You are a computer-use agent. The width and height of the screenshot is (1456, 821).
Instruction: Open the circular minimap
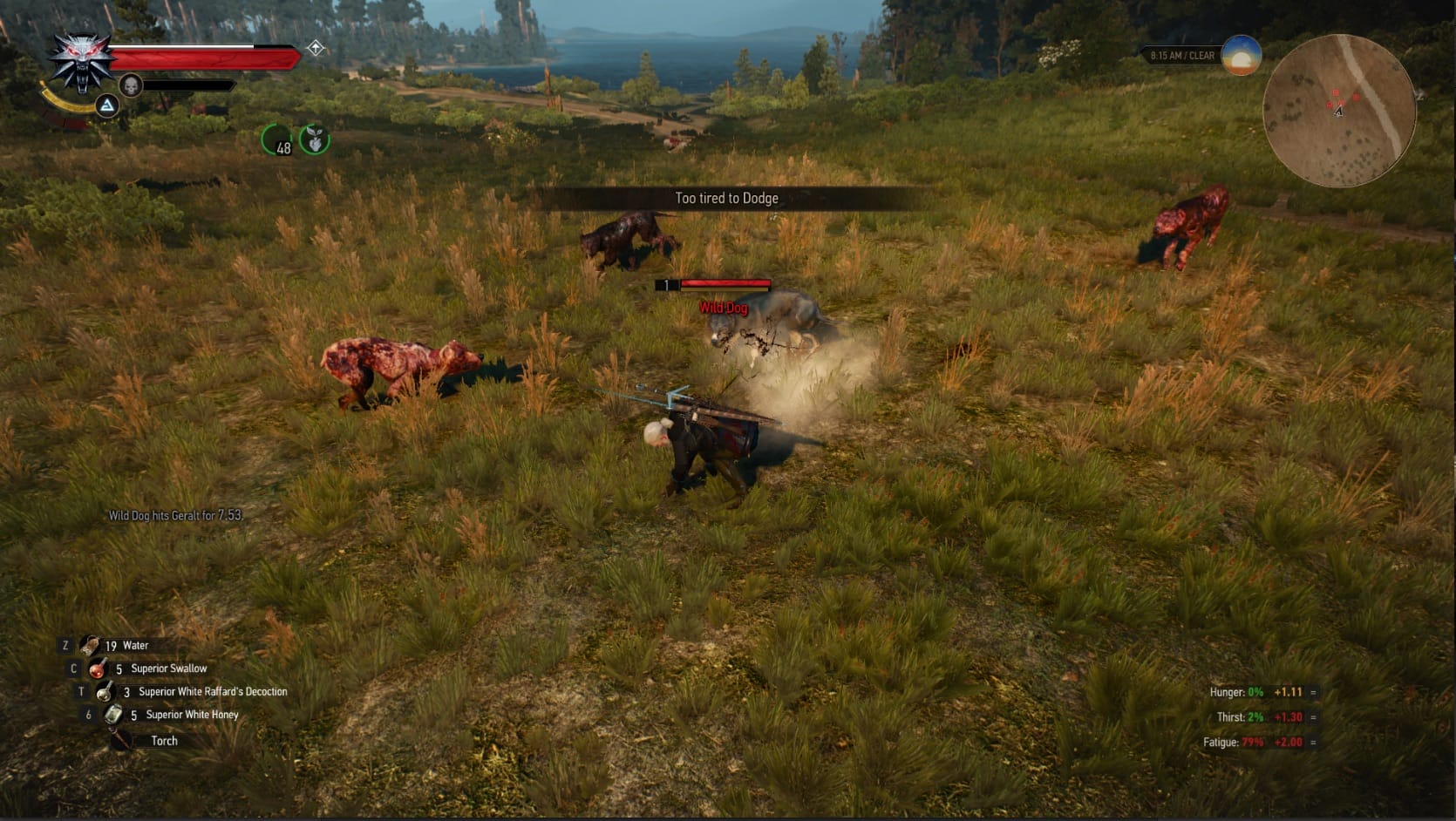[1338, 110]
